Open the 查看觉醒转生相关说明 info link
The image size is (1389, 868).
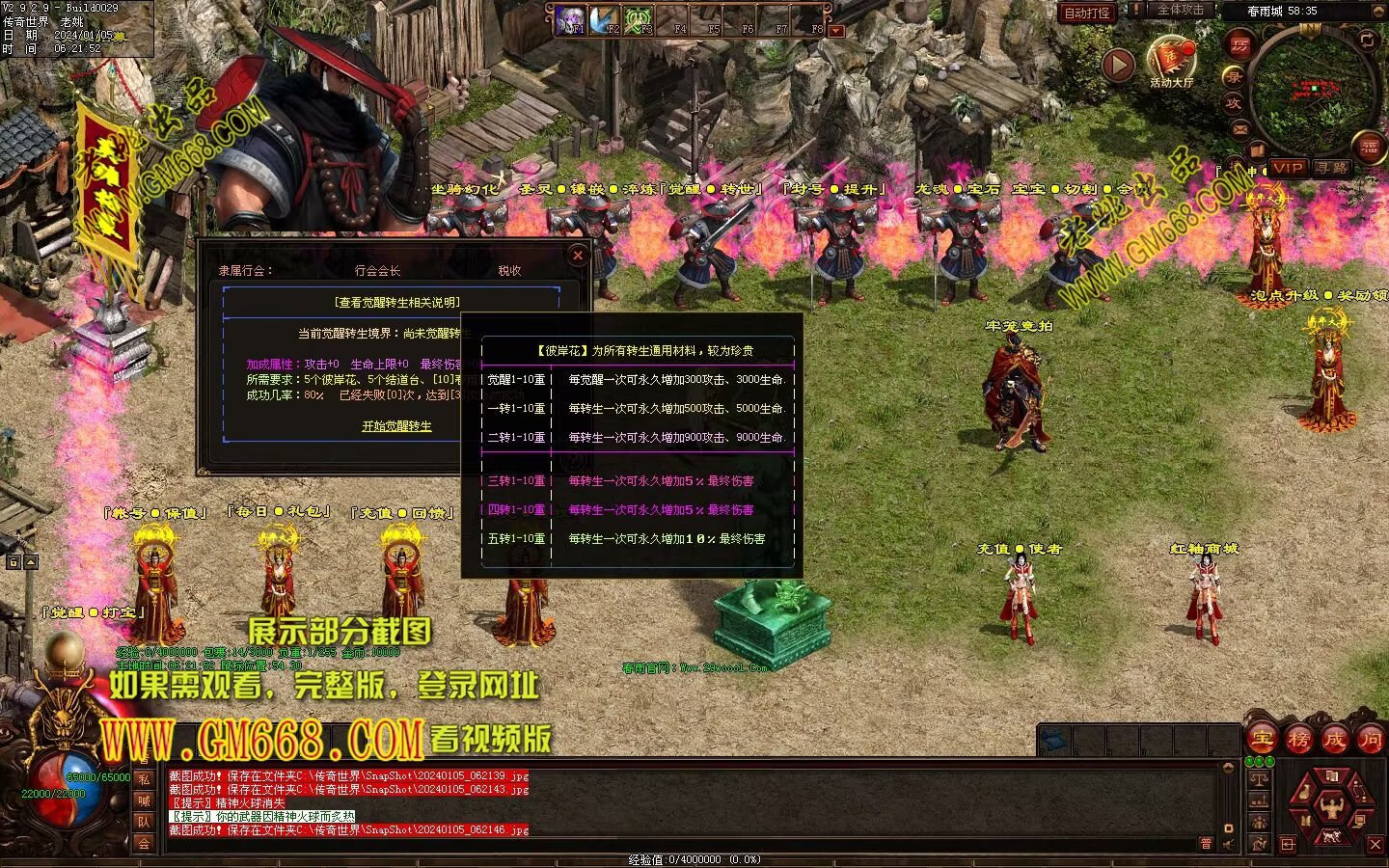coord(396,302)
